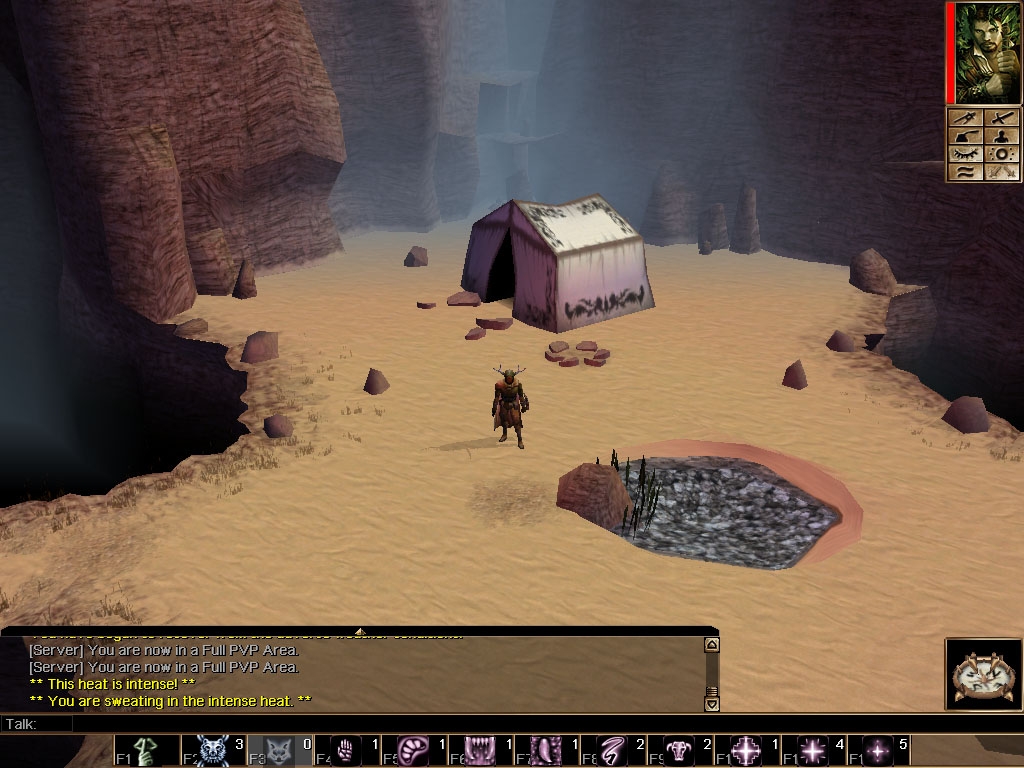Image resolution: width=1024 pixels, height=768 pixels.
Task: Activate the open palm quickslot
Action: tap(347, 750)
